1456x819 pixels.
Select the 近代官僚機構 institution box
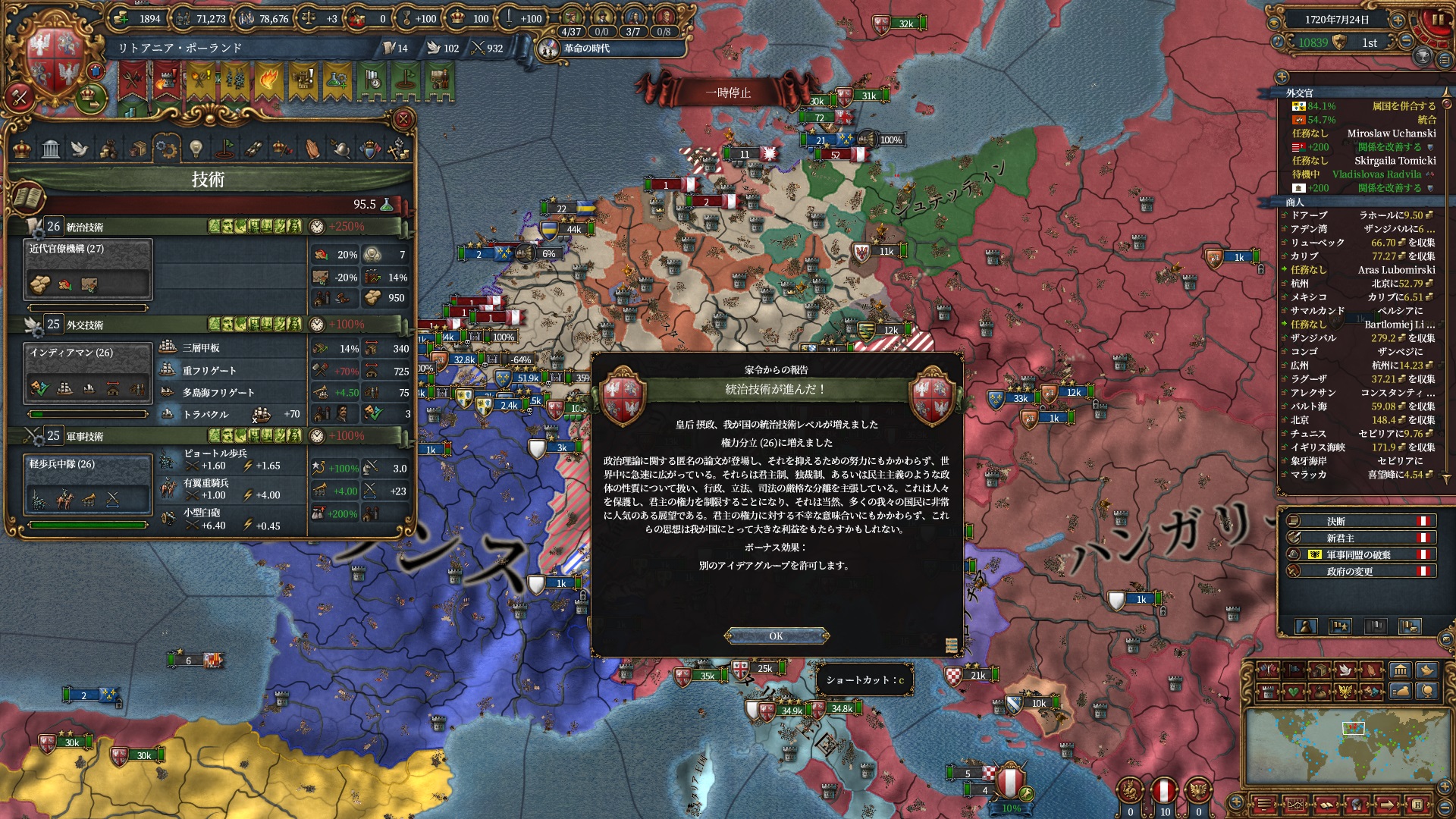[88, 269]
